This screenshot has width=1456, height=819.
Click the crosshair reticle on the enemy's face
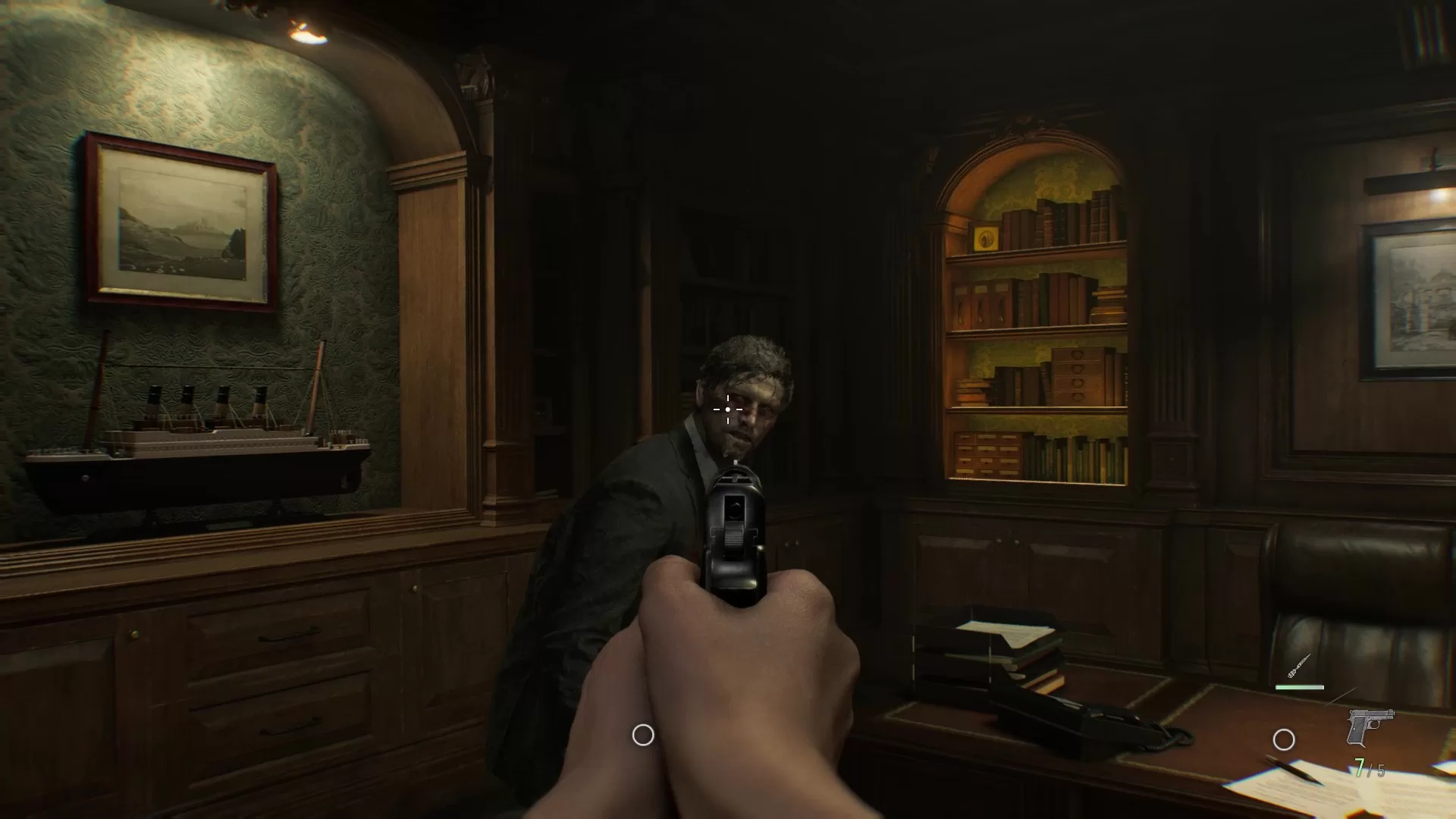coord(727,409)
